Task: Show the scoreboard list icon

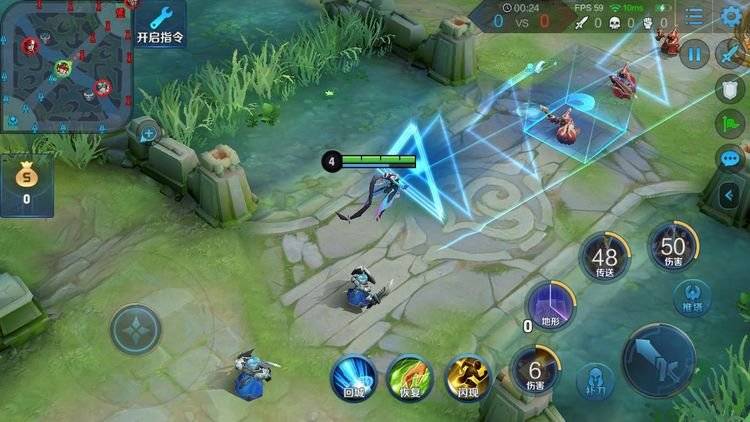Action: click(694, 16)
